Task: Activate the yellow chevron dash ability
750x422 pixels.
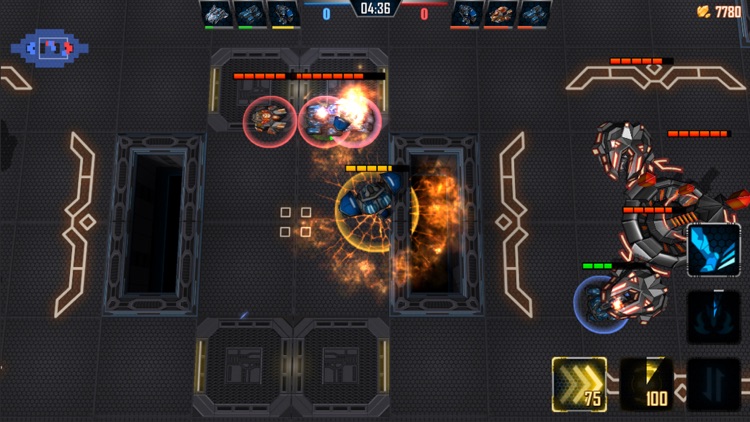Action: point(579,384)
